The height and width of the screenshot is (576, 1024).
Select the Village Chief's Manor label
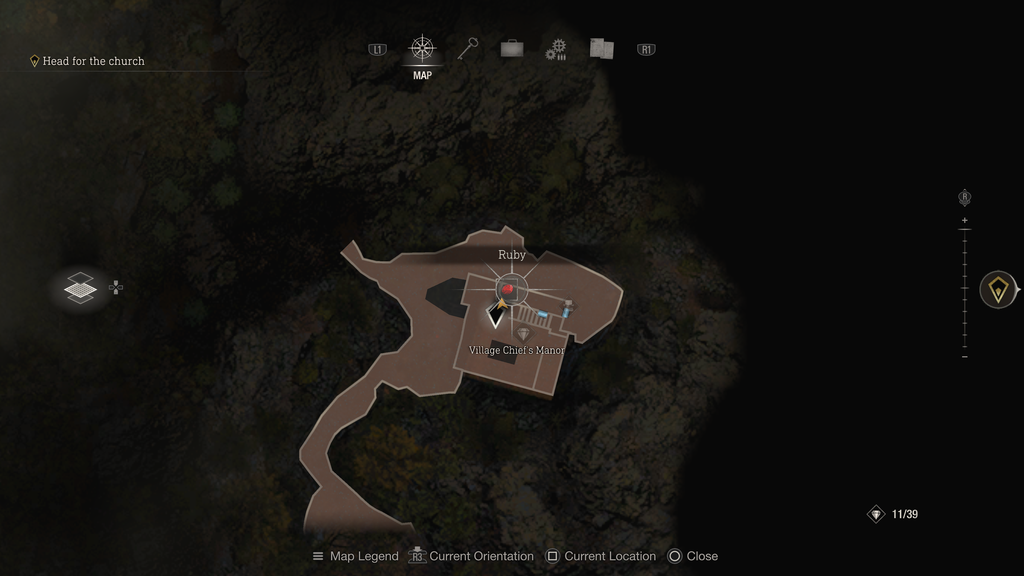[517, 350]
